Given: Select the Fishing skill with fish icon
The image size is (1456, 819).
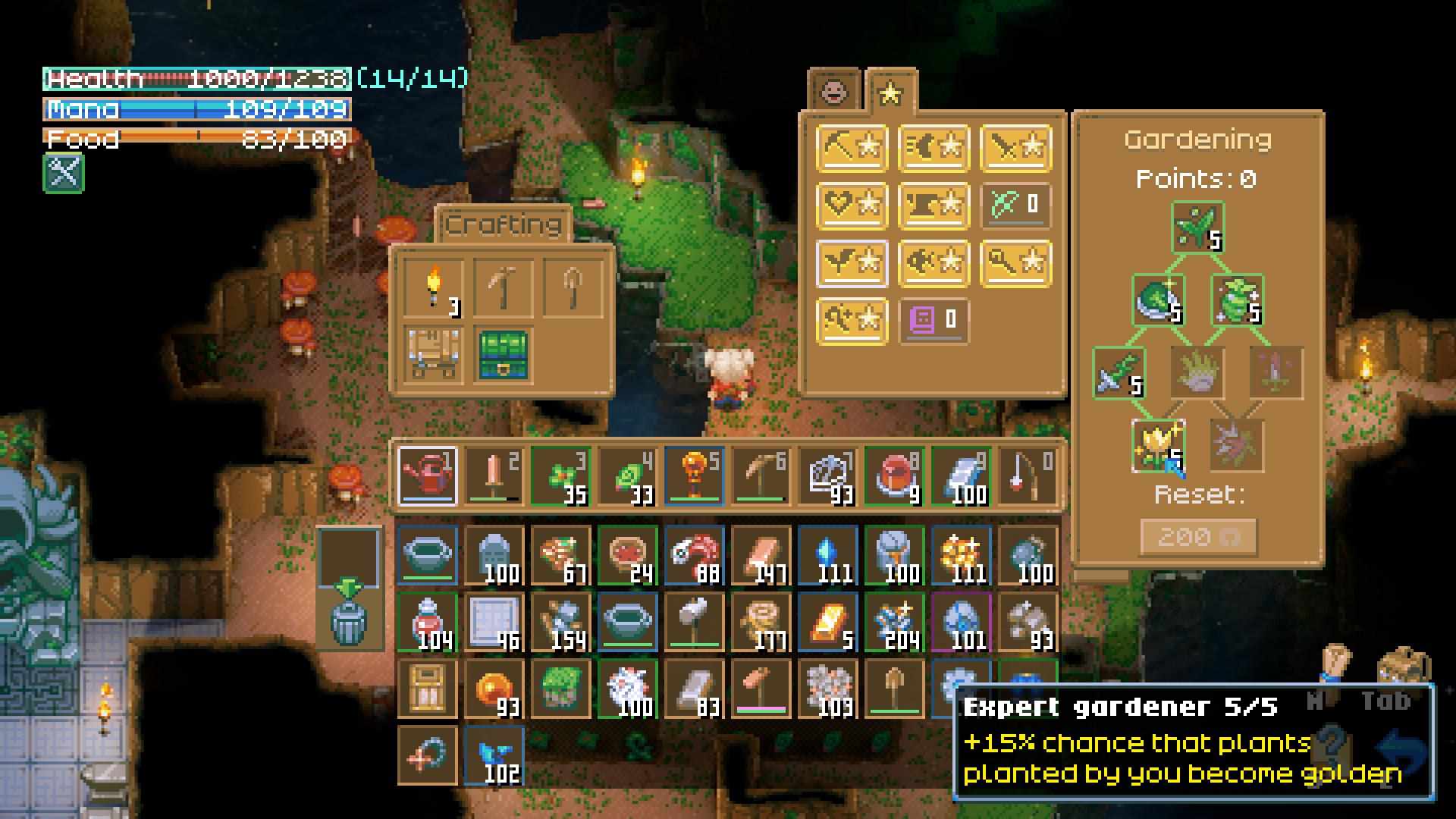Looking at the screenshot, I should [x=934, y=263].
